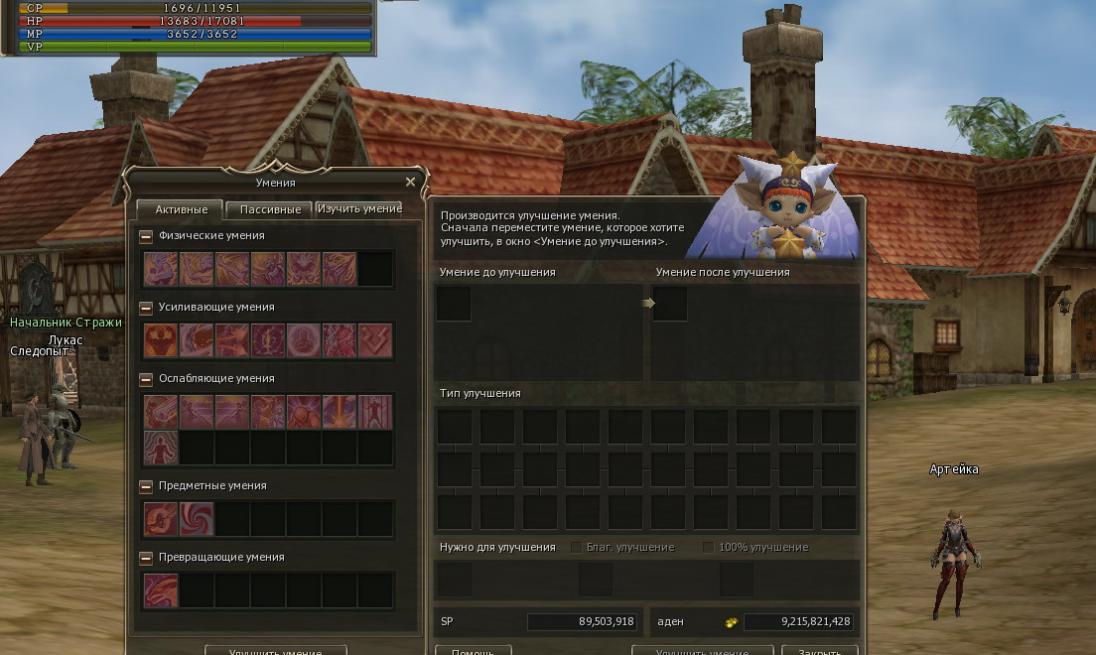
Task: Select the circular emblem buff skill
Action: [304, 340]
